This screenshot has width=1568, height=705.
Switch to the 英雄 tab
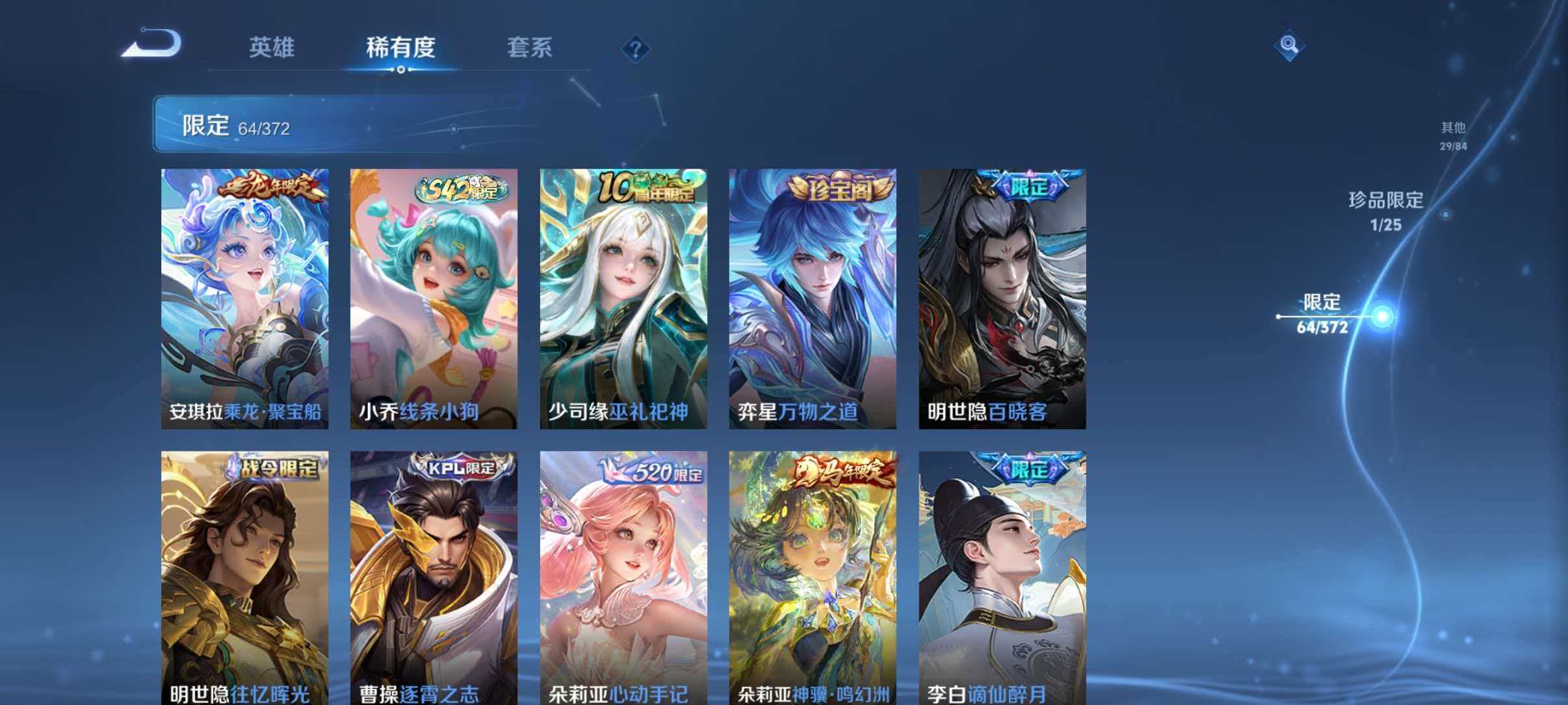272,47
